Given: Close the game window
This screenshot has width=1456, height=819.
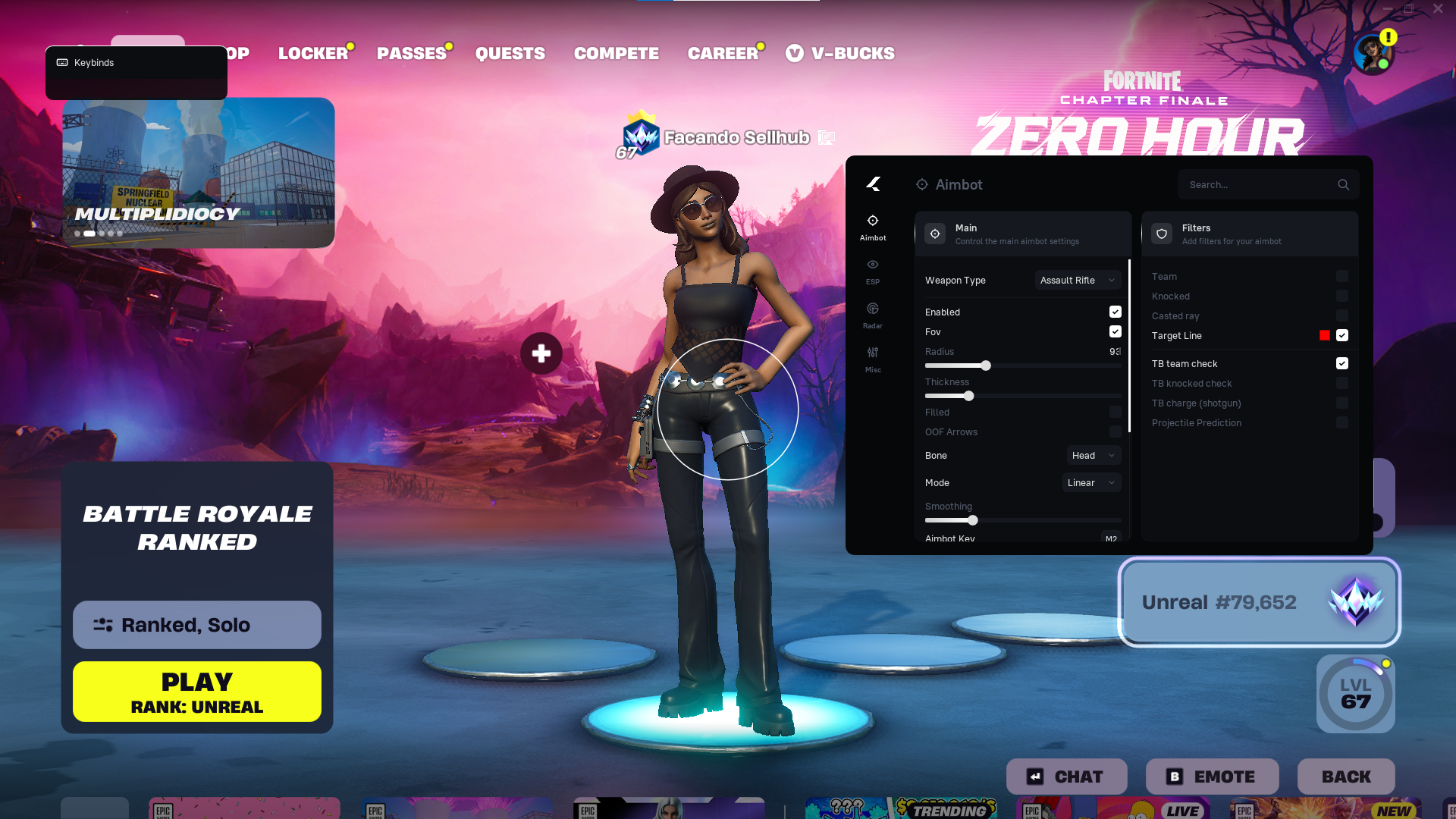Looking at the screenshot, I should click(x=1438, y=8).
